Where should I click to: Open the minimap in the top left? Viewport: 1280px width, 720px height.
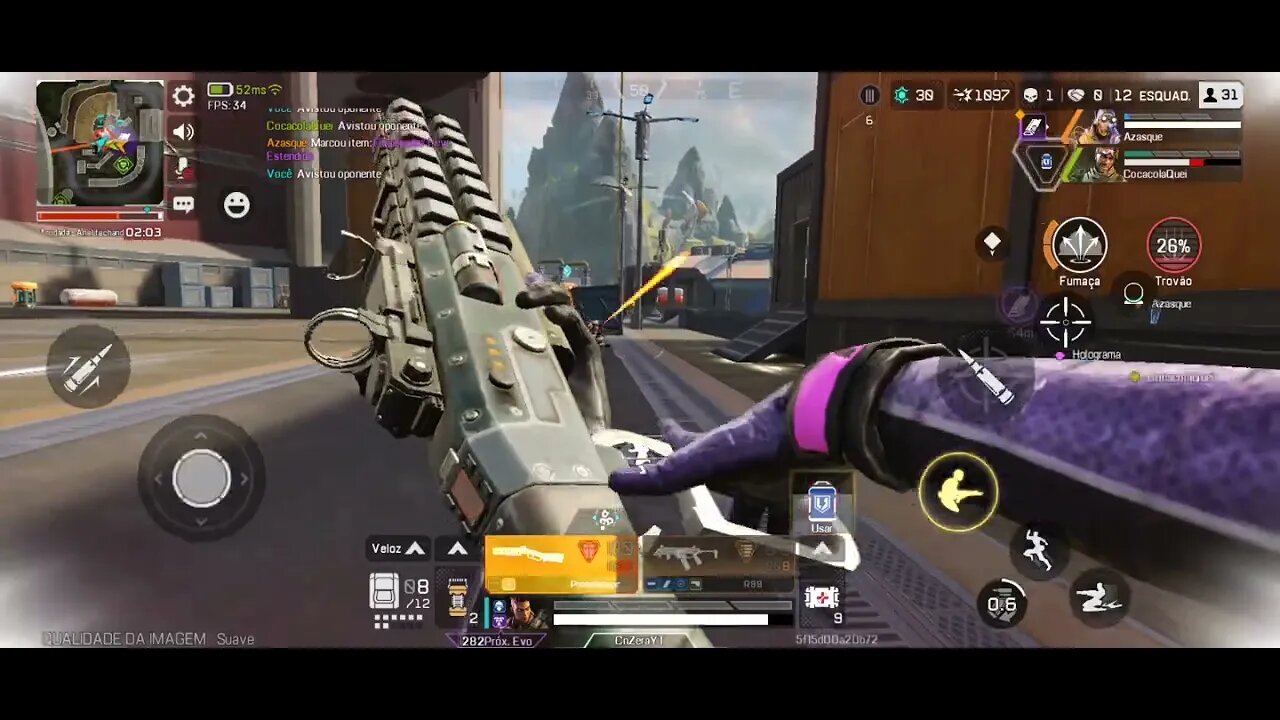pyautogui.click(x=100, y=145)
